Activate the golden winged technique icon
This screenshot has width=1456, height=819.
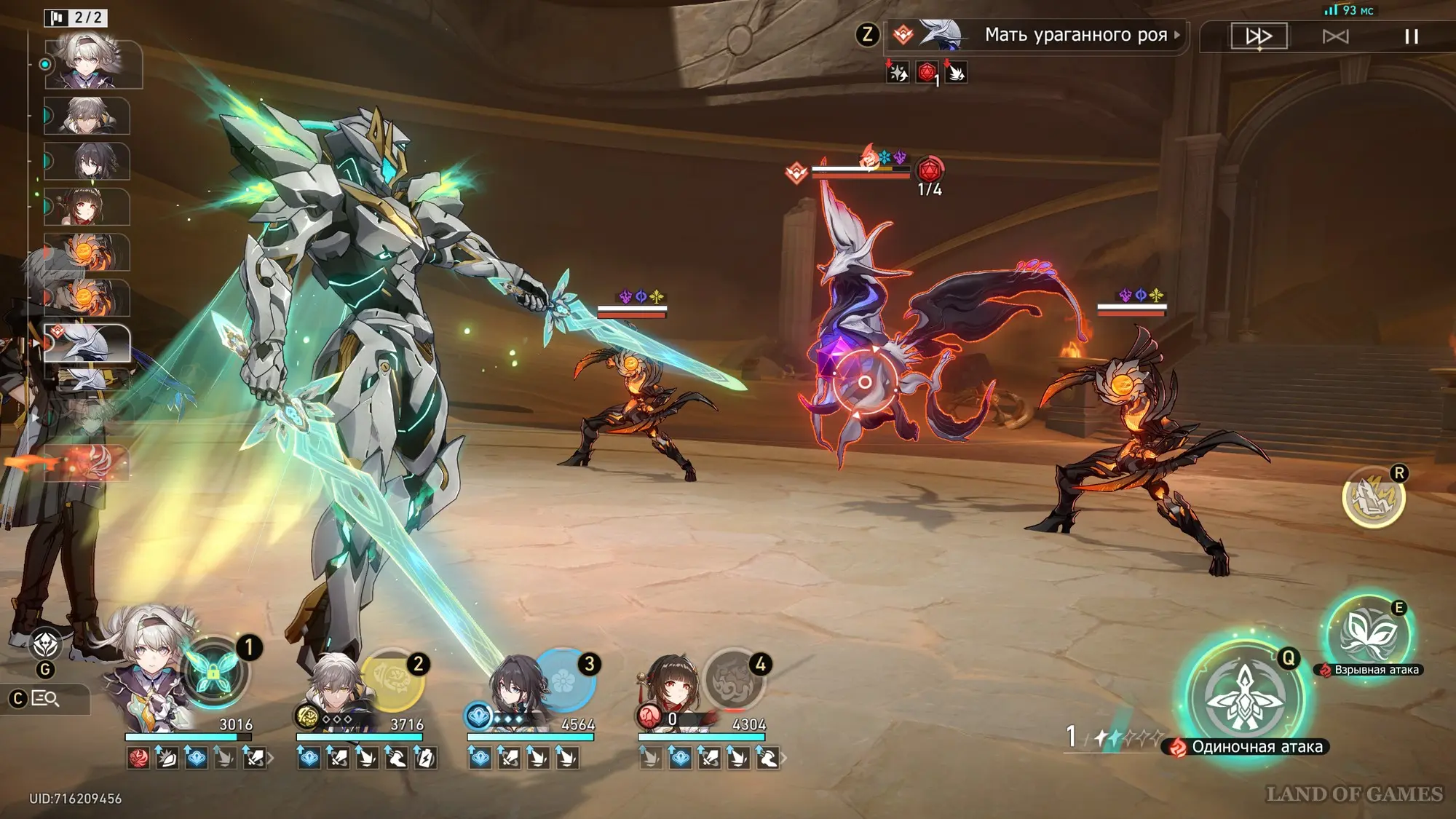(x=1373, y=497)
